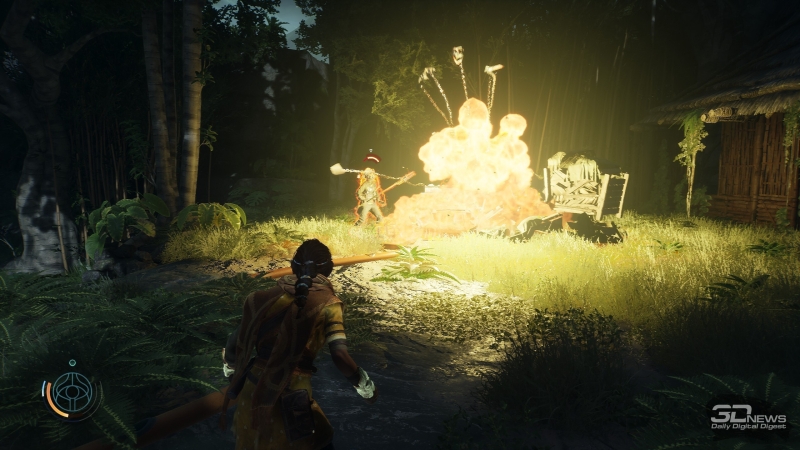Select the small teal ring above the emblem
The width and height of the screenshot is (800, 450).
(74, 362)
